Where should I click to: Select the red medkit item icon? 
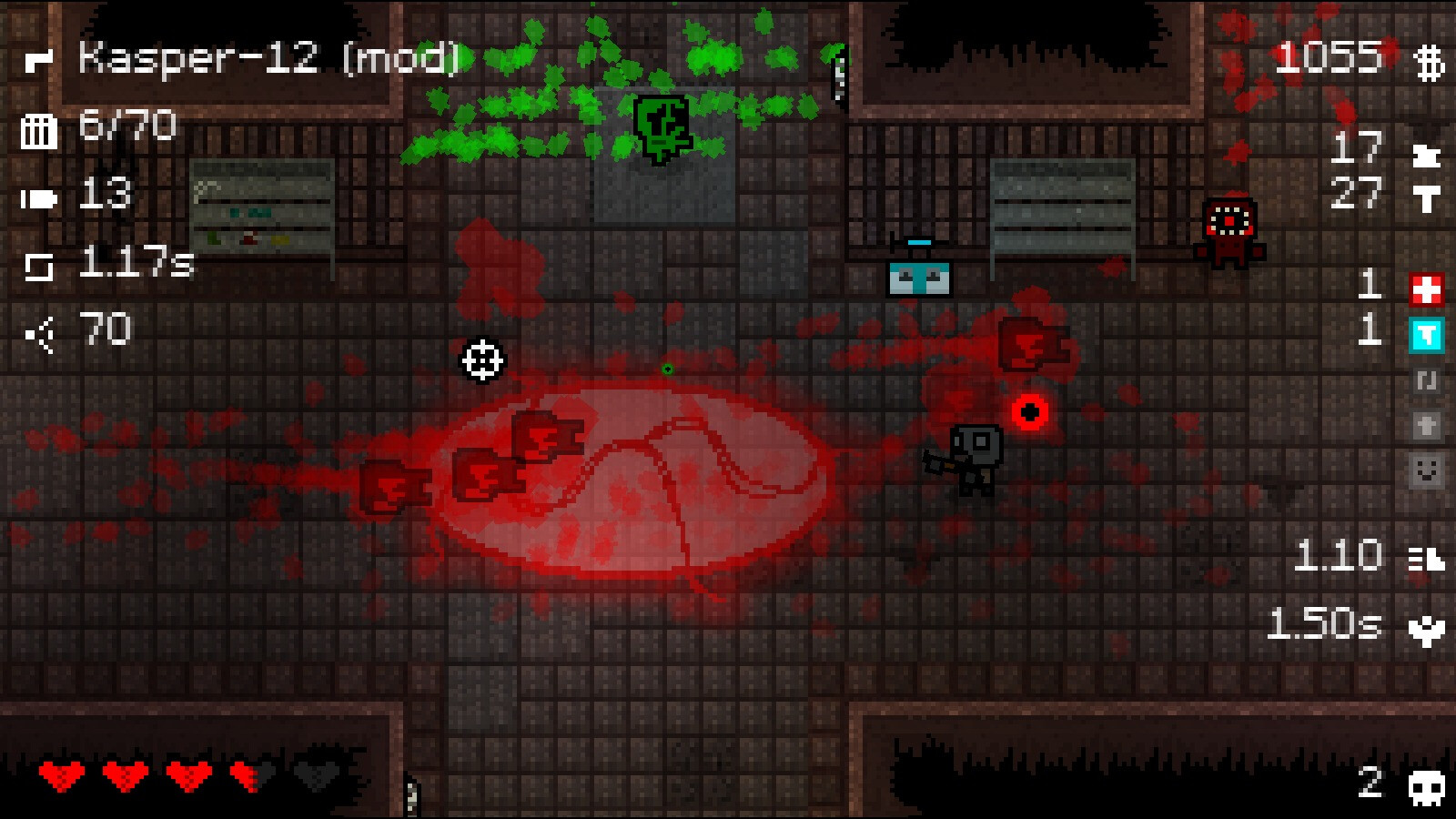(x=1425, y=288)
